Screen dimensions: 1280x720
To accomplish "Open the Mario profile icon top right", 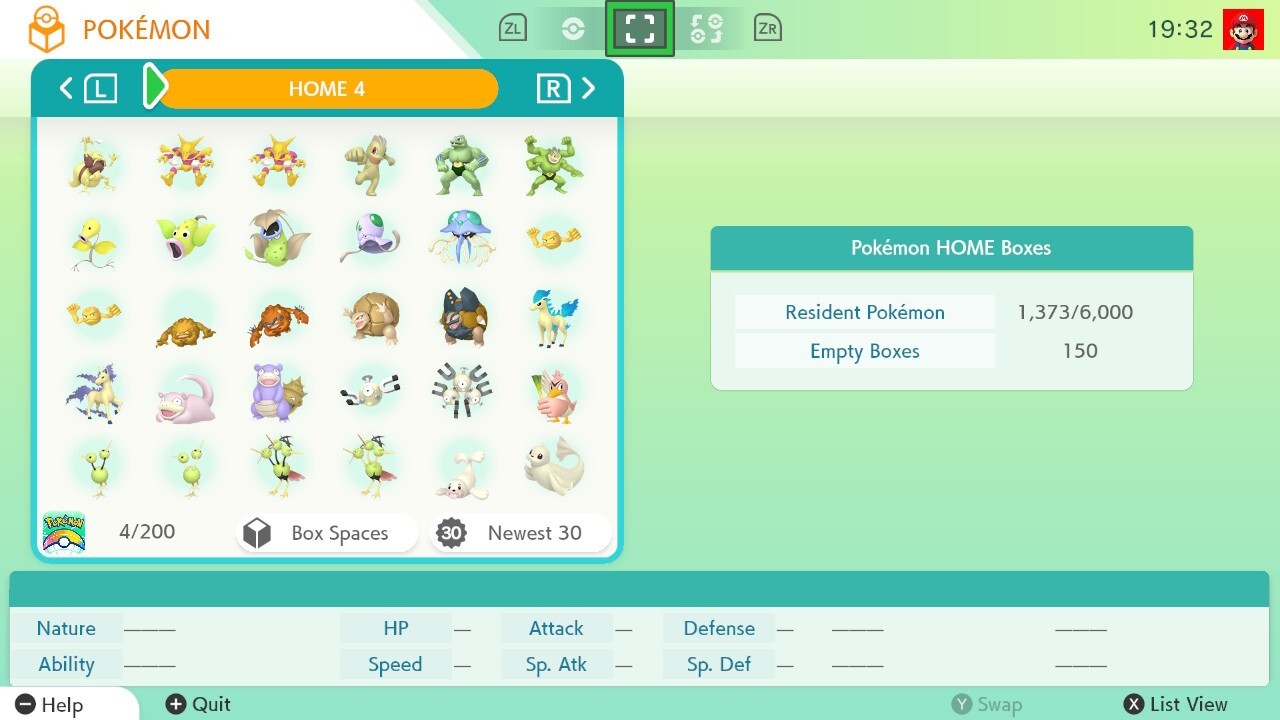I will (x=1242, y=28).
